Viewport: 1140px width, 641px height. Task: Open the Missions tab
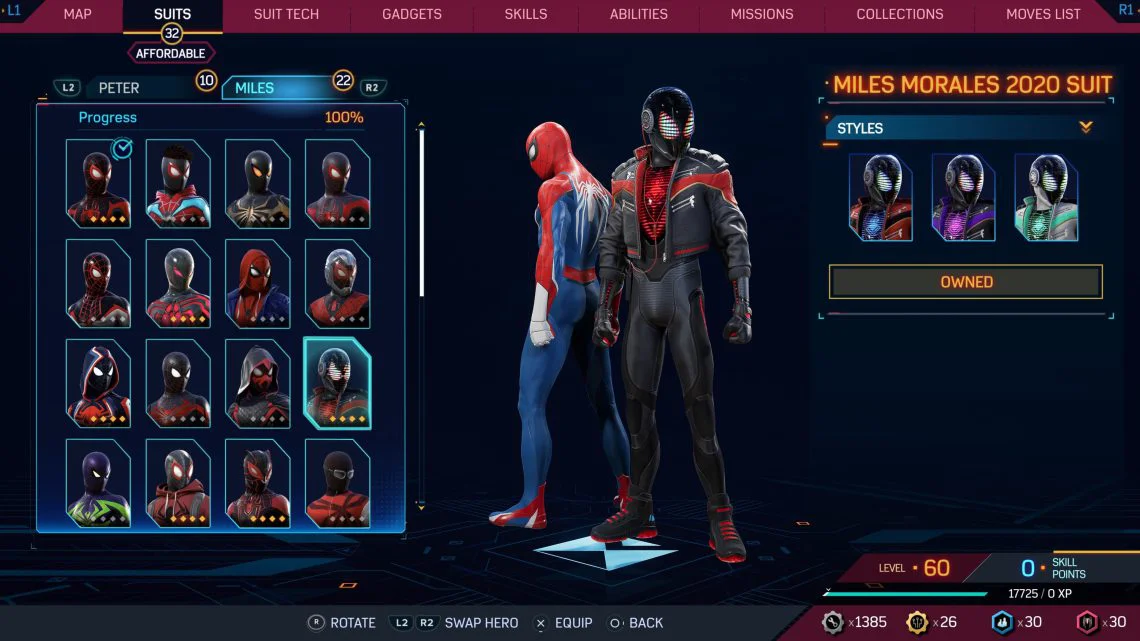click(x=762, y=14)
